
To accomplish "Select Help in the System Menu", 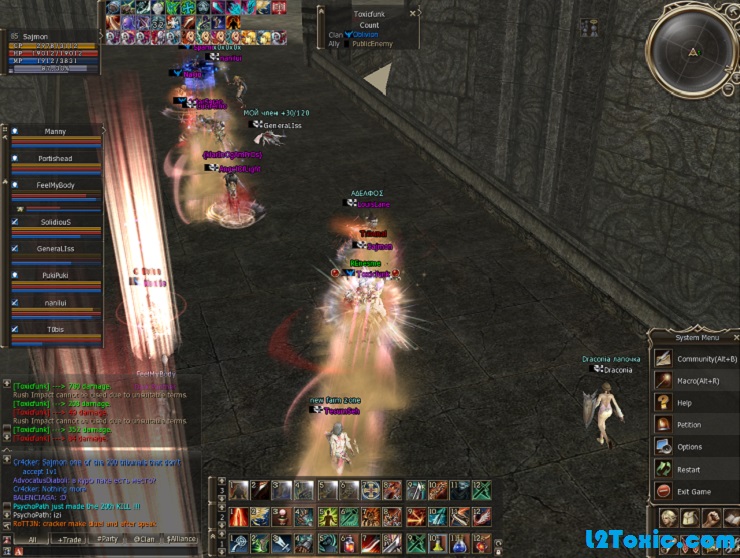I will pos(685,402).
